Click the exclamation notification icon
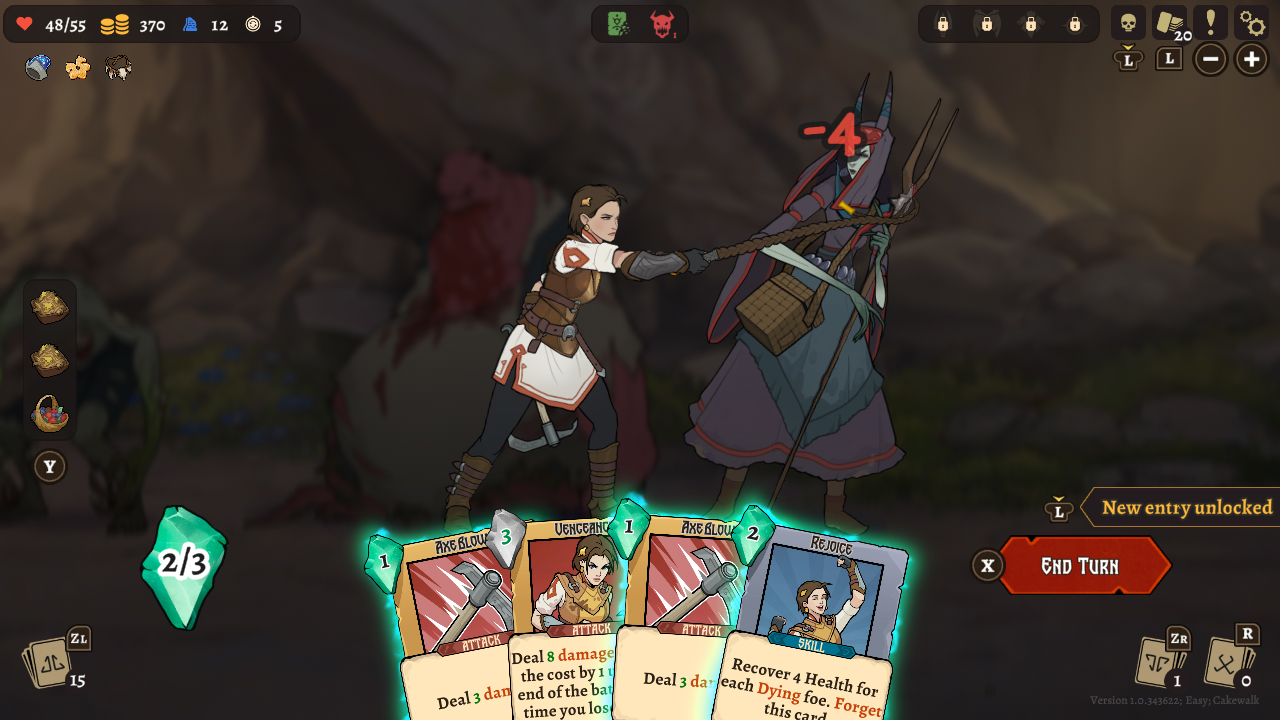This screenshot has width=1280, height=720. tap(1211, 20)
